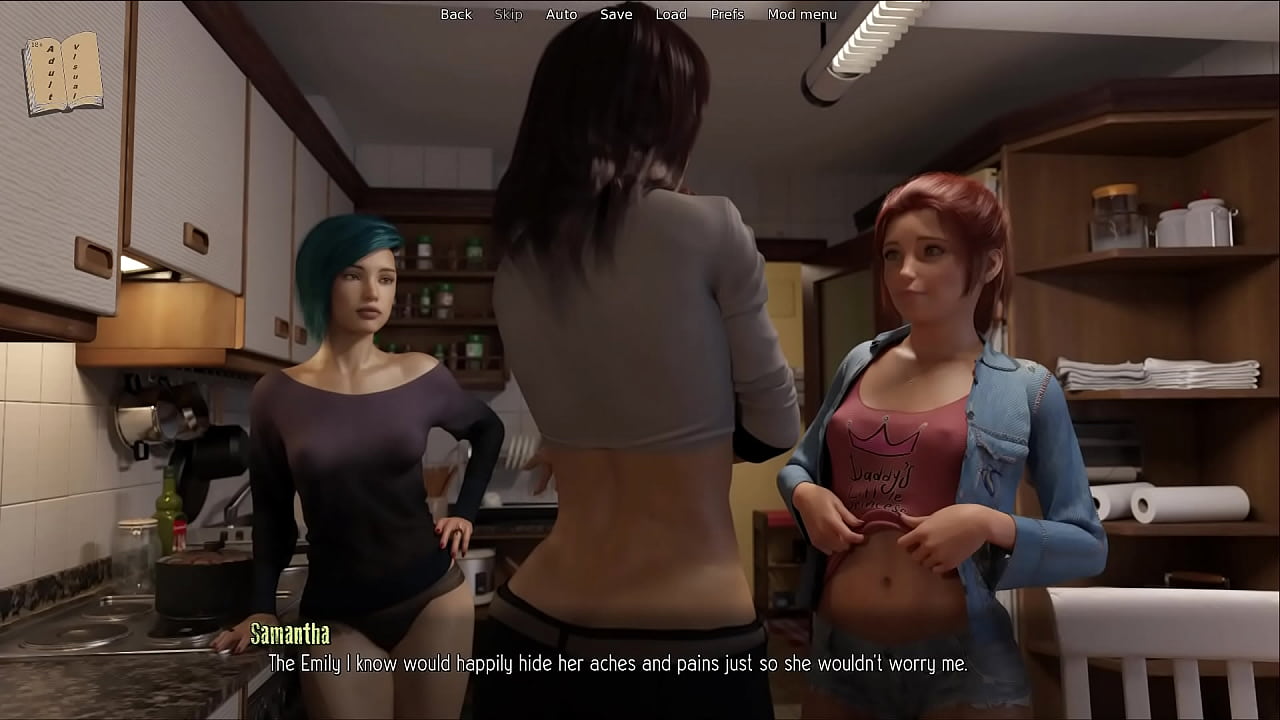Viewport: 1280px width, 720px height.
Task: Toggle Auto advance mode
Action: point(561,14)
